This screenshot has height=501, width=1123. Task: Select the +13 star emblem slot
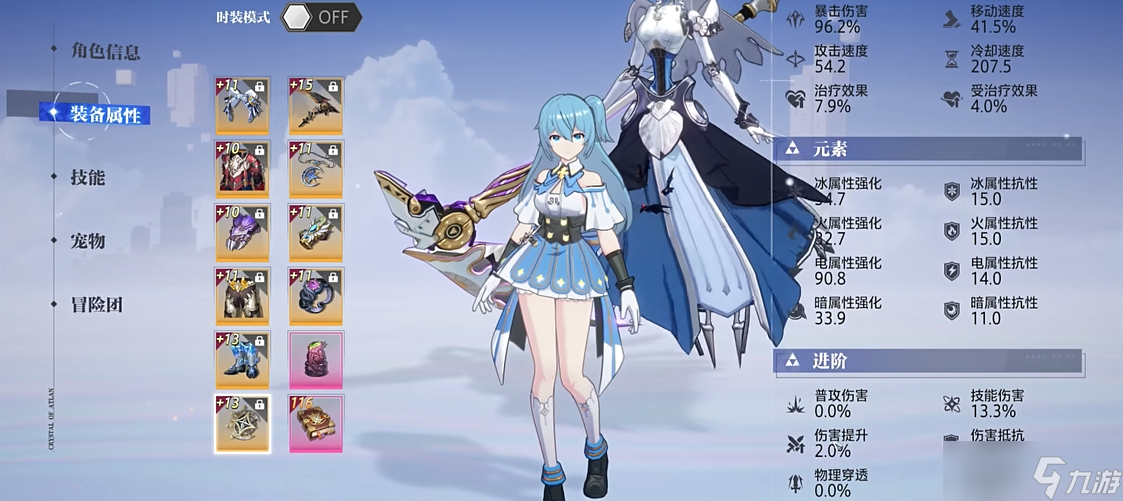(242, 424)
